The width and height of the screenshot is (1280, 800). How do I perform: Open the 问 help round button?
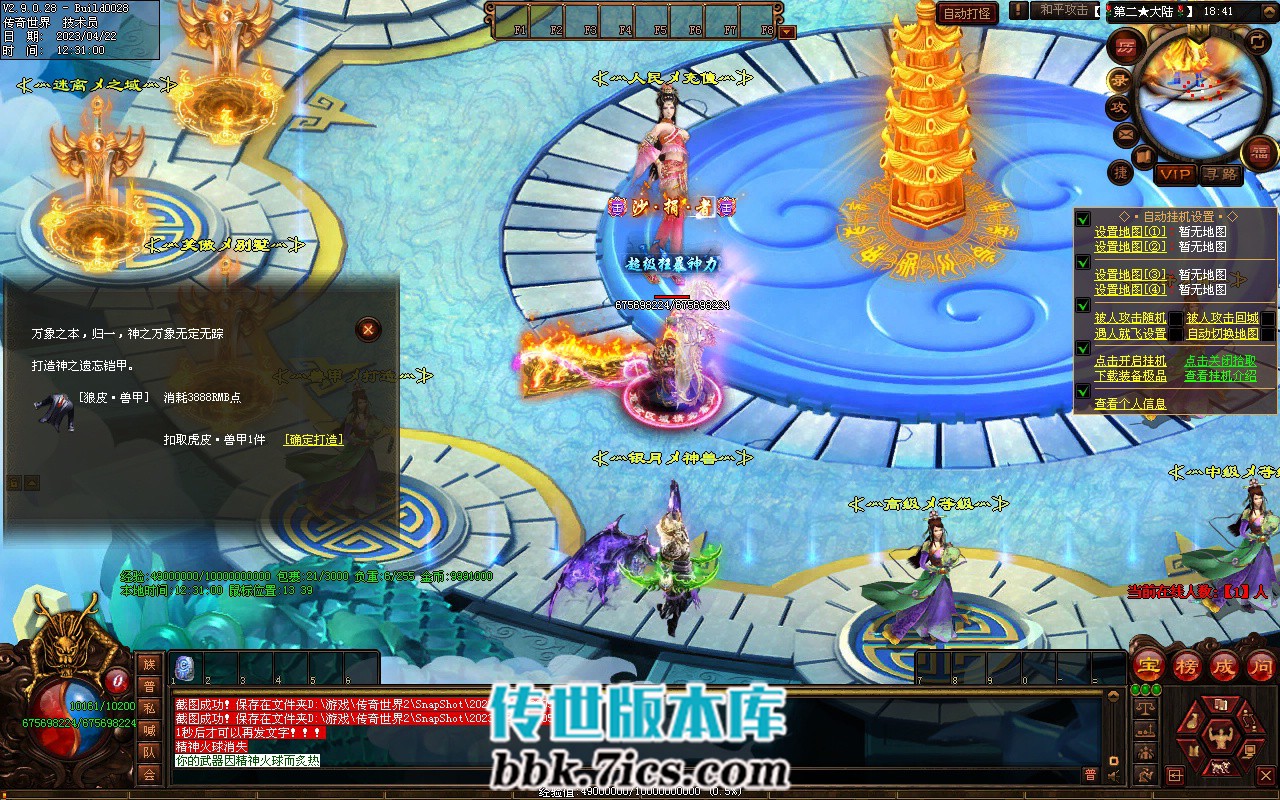(x=1261, y=664)
